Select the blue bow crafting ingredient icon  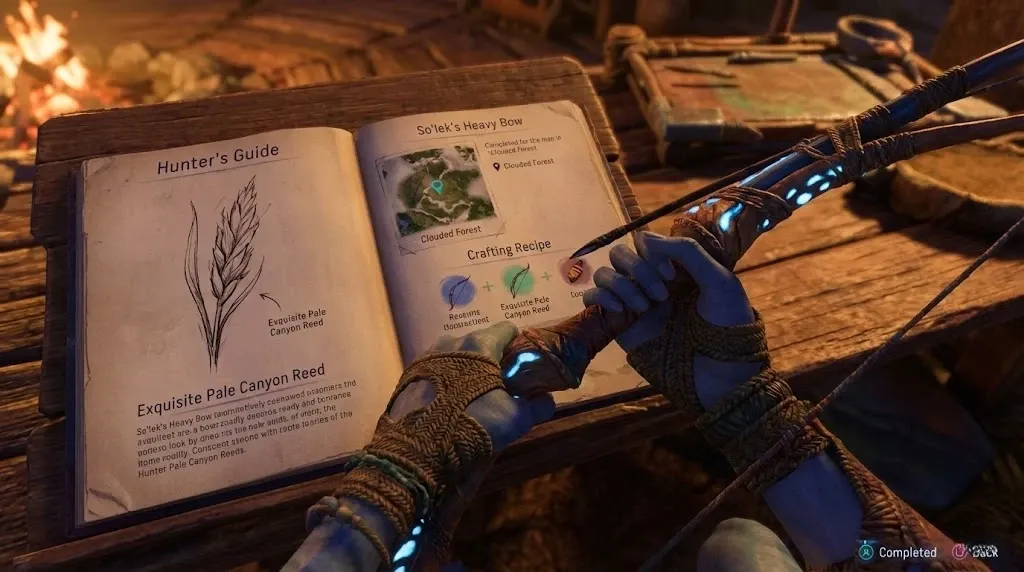tap(459, 291)
